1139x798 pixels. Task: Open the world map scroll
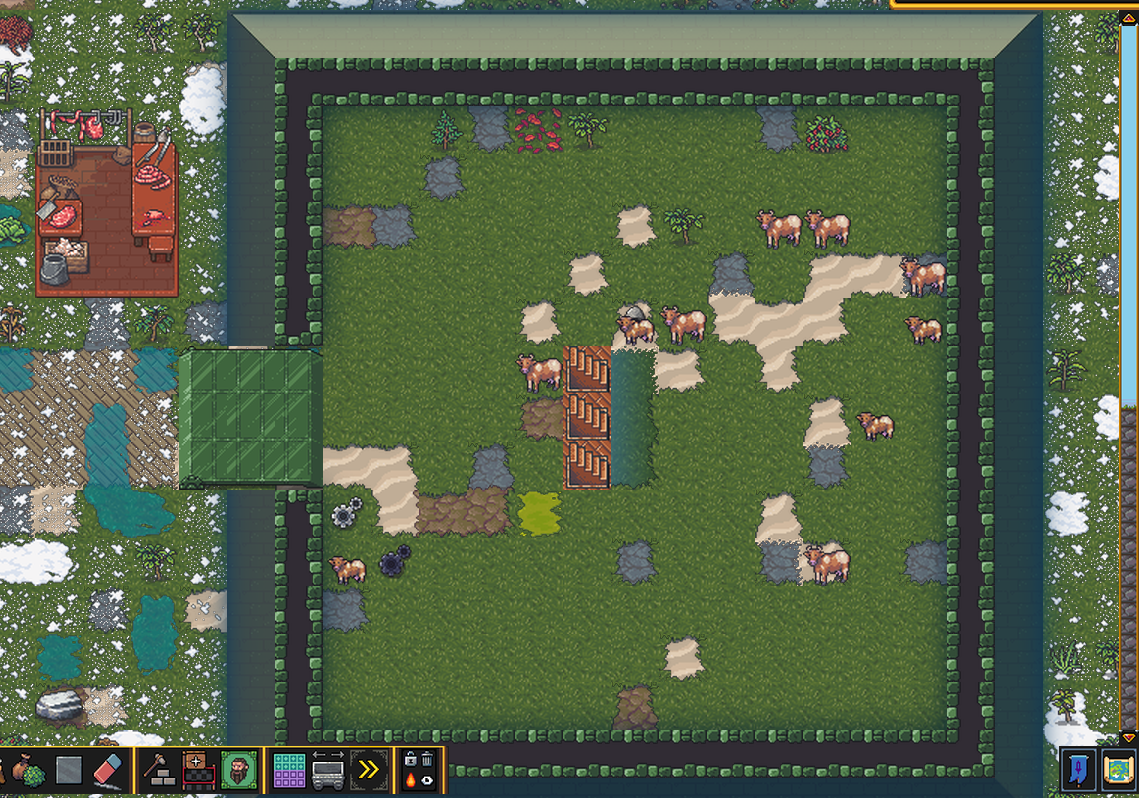[1117, 771]
